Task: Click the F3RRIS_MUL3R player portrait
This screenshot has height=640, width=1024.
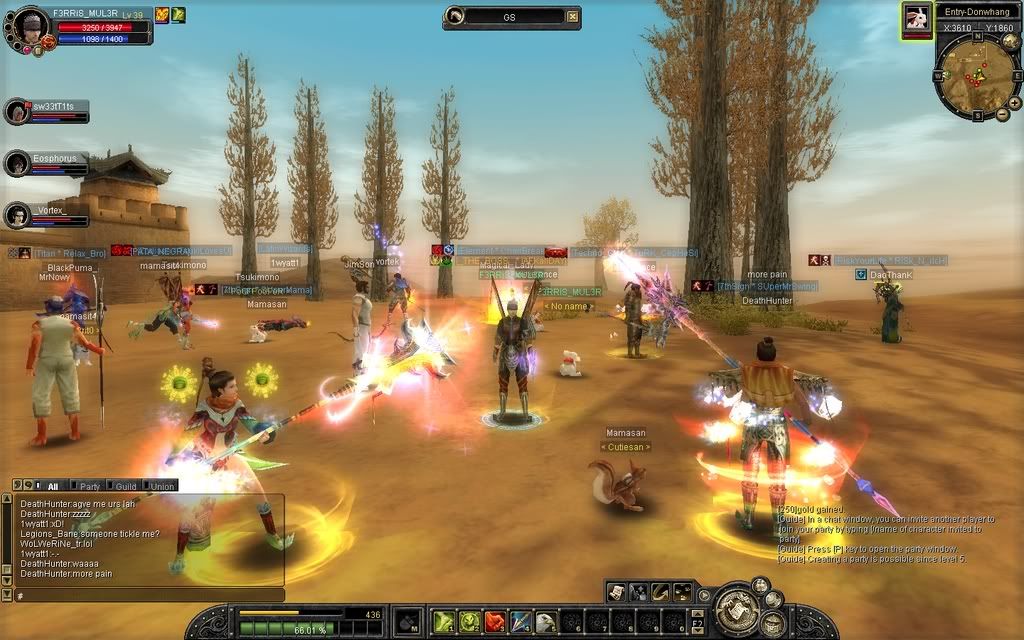Action: pyautogui.click(x=29, y=29)
